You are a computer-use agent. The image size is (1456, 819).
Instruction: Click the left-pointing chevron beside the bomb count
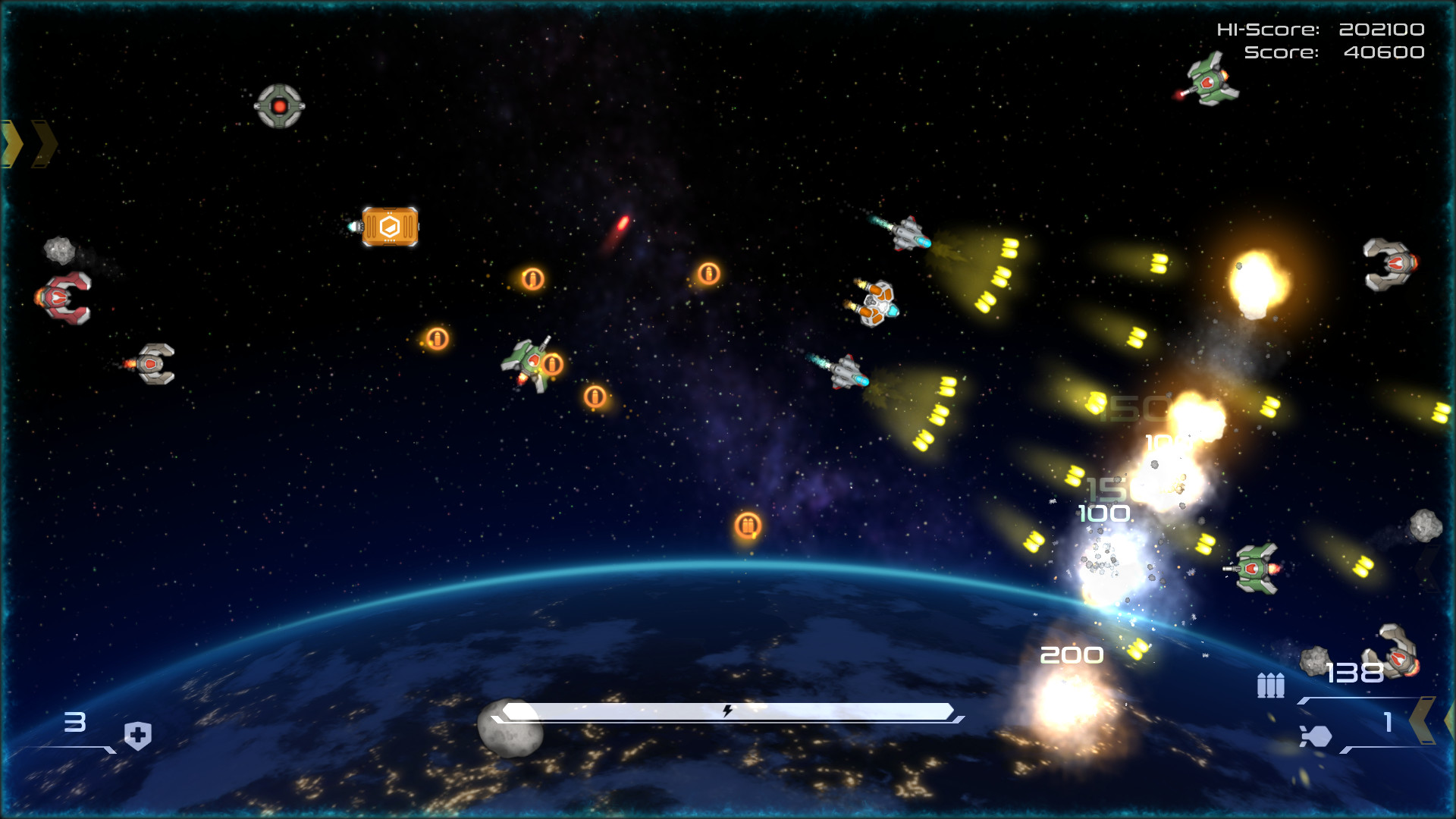pyautogui.click(x=1423, y=719)
